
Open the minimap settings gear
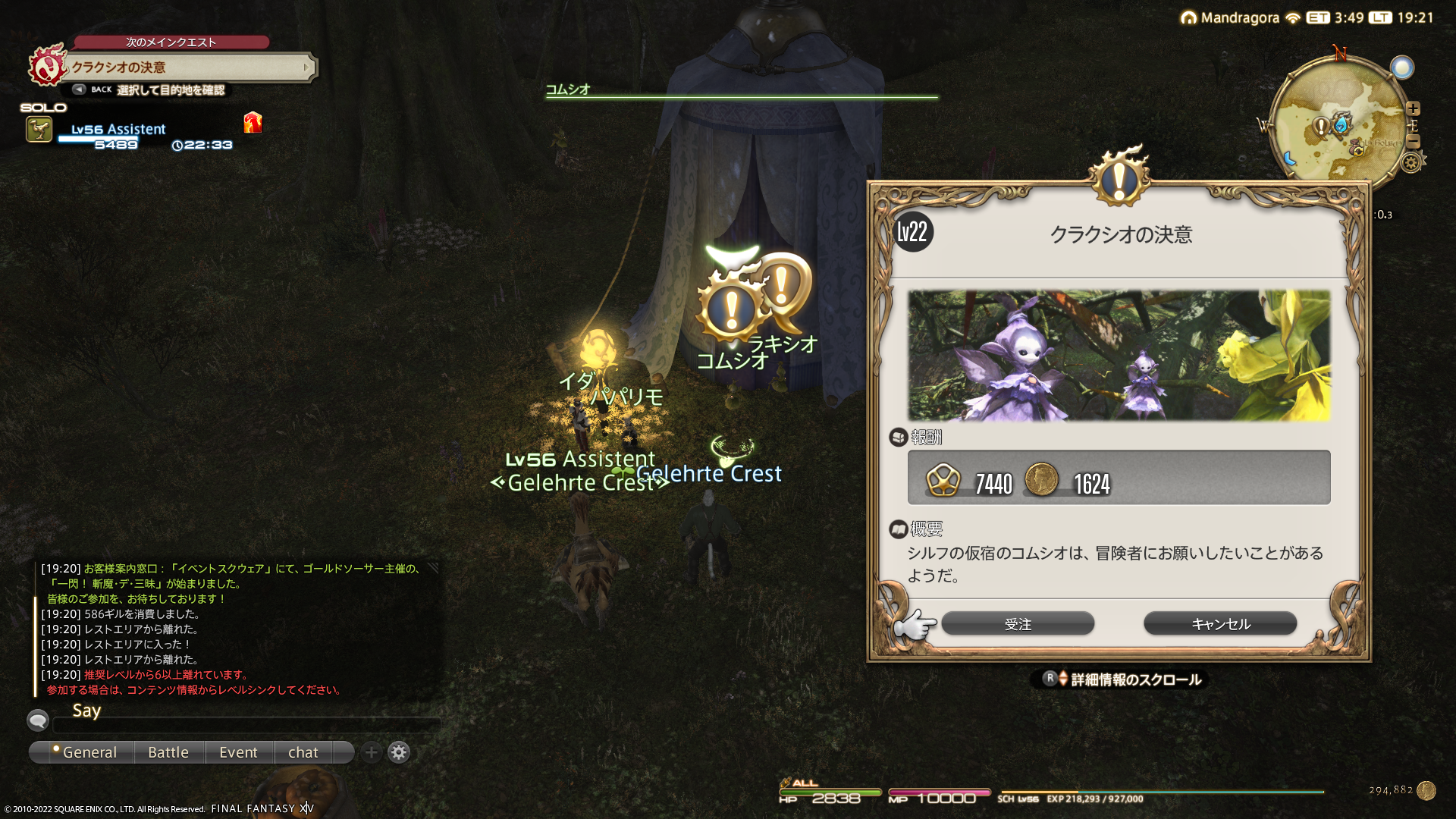coord(1411,162)
